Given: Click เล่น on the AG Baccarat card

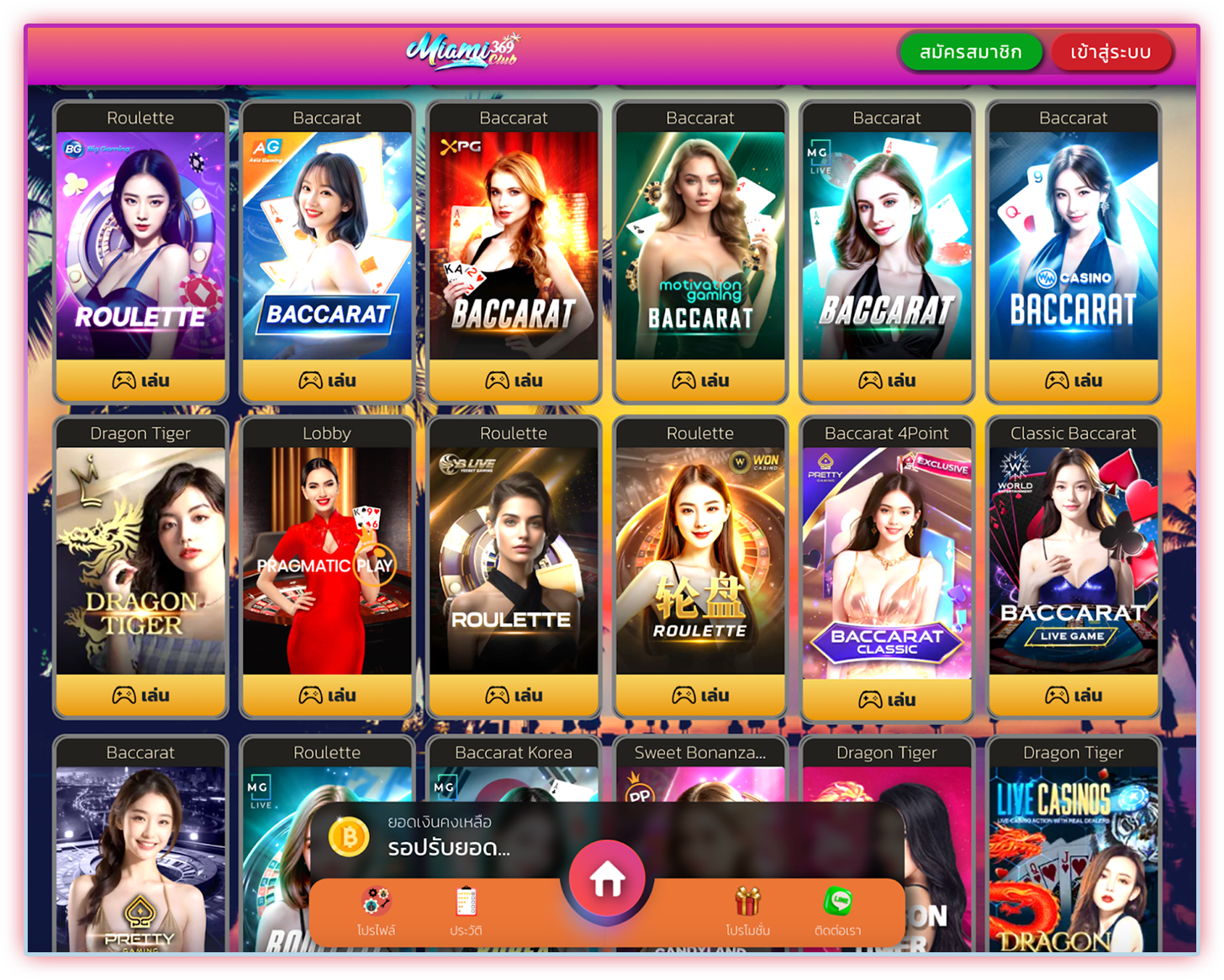Looking at the screenshot, I should [327, 380].
